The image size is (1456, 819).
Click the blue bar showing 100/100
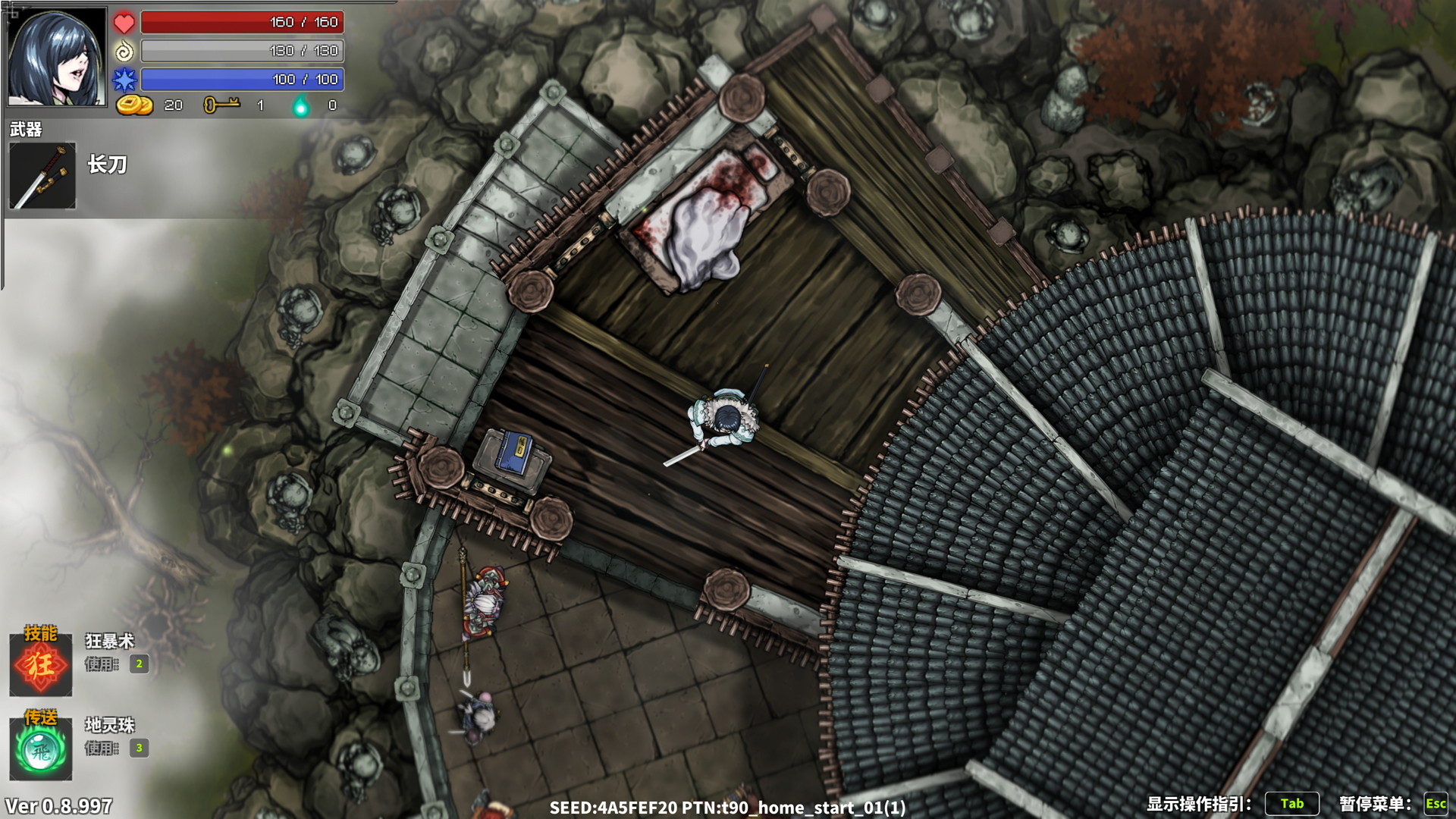(244, 79)
